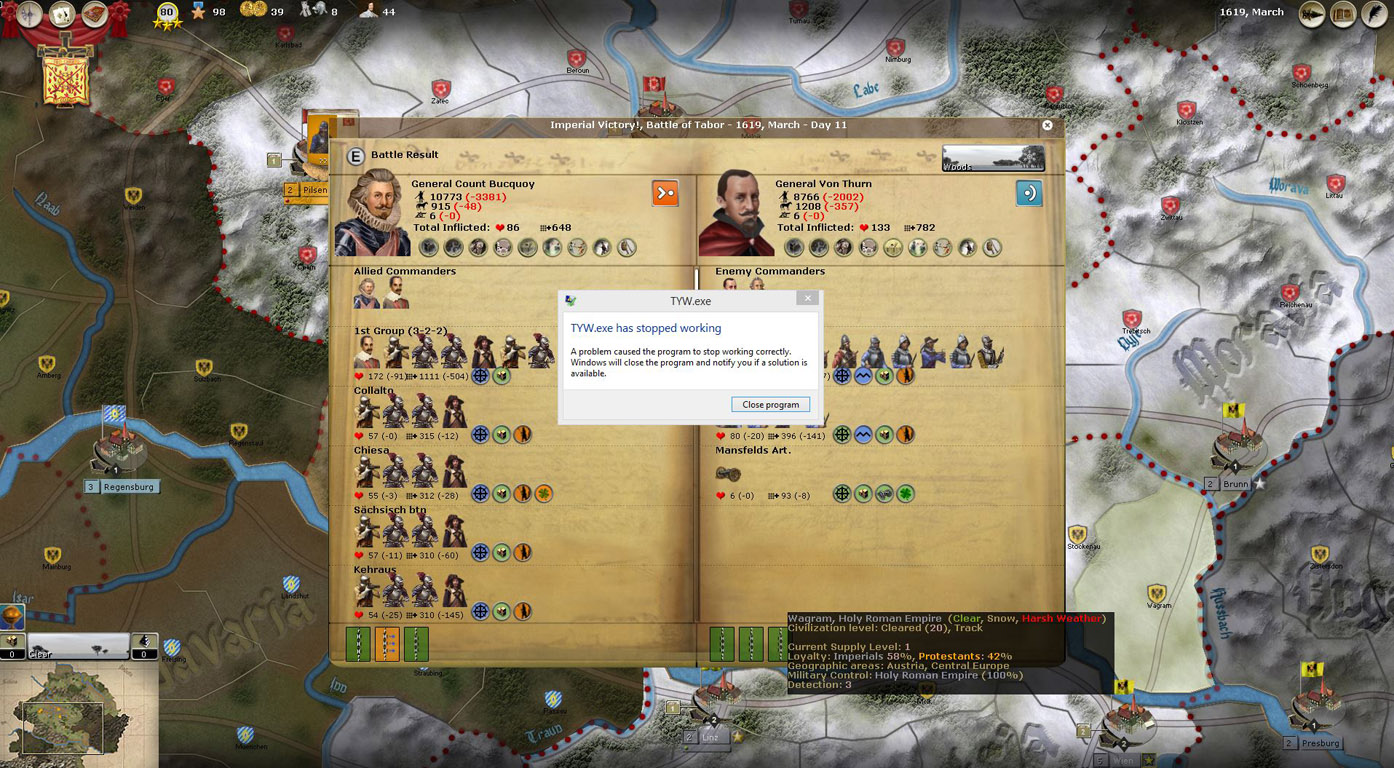The width and height of the screenshot is (1394, 768).
Task: Click the black feather quill icon
Action: 1373,14
